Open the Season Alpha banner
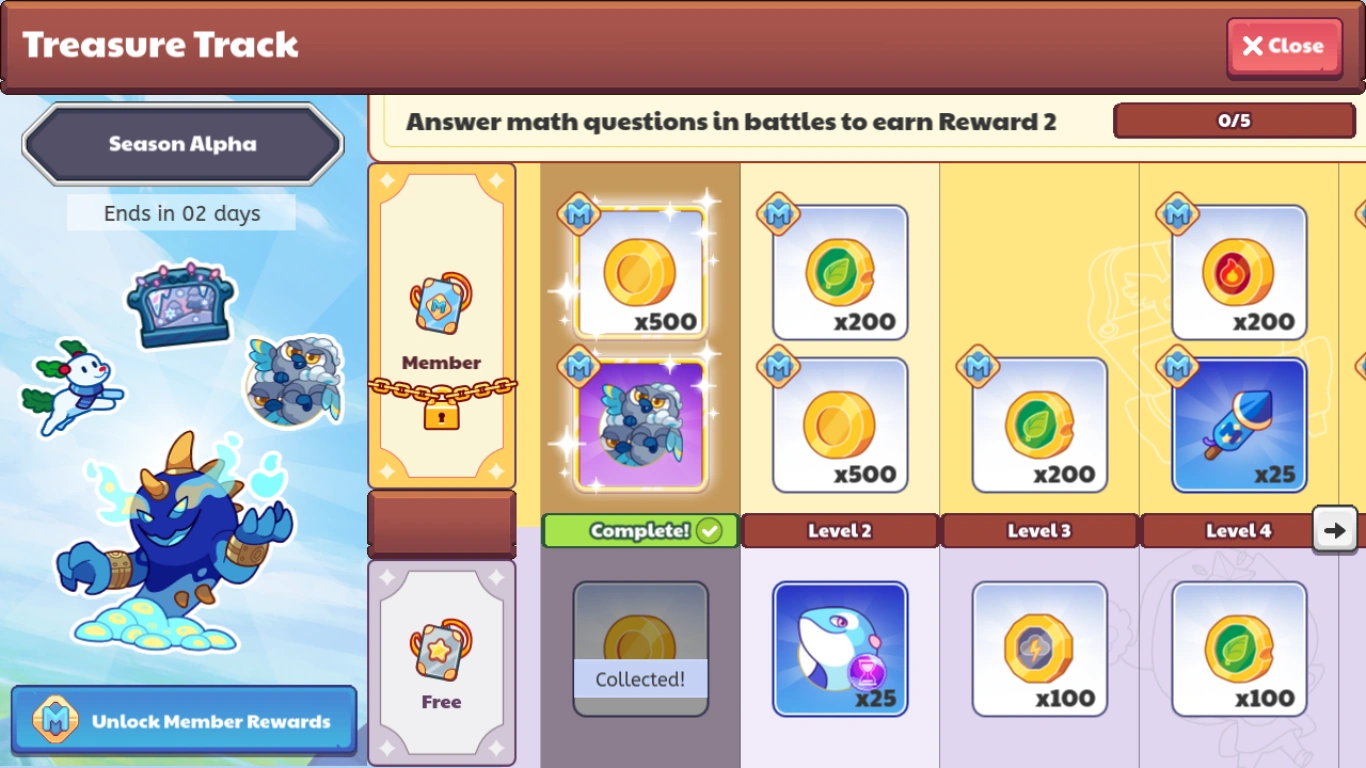 coord(181,143)
